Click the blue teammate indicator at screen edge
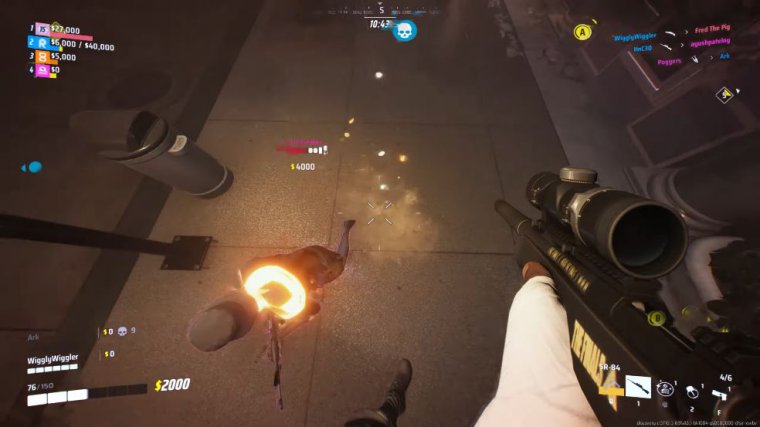 [x=33, y=167]
